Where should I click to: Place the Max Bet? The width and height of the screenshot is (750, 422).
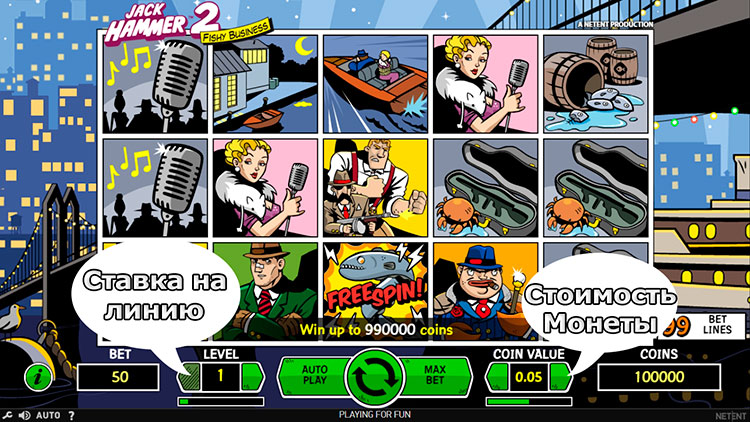pyautogui.click(x=434, y=376)
